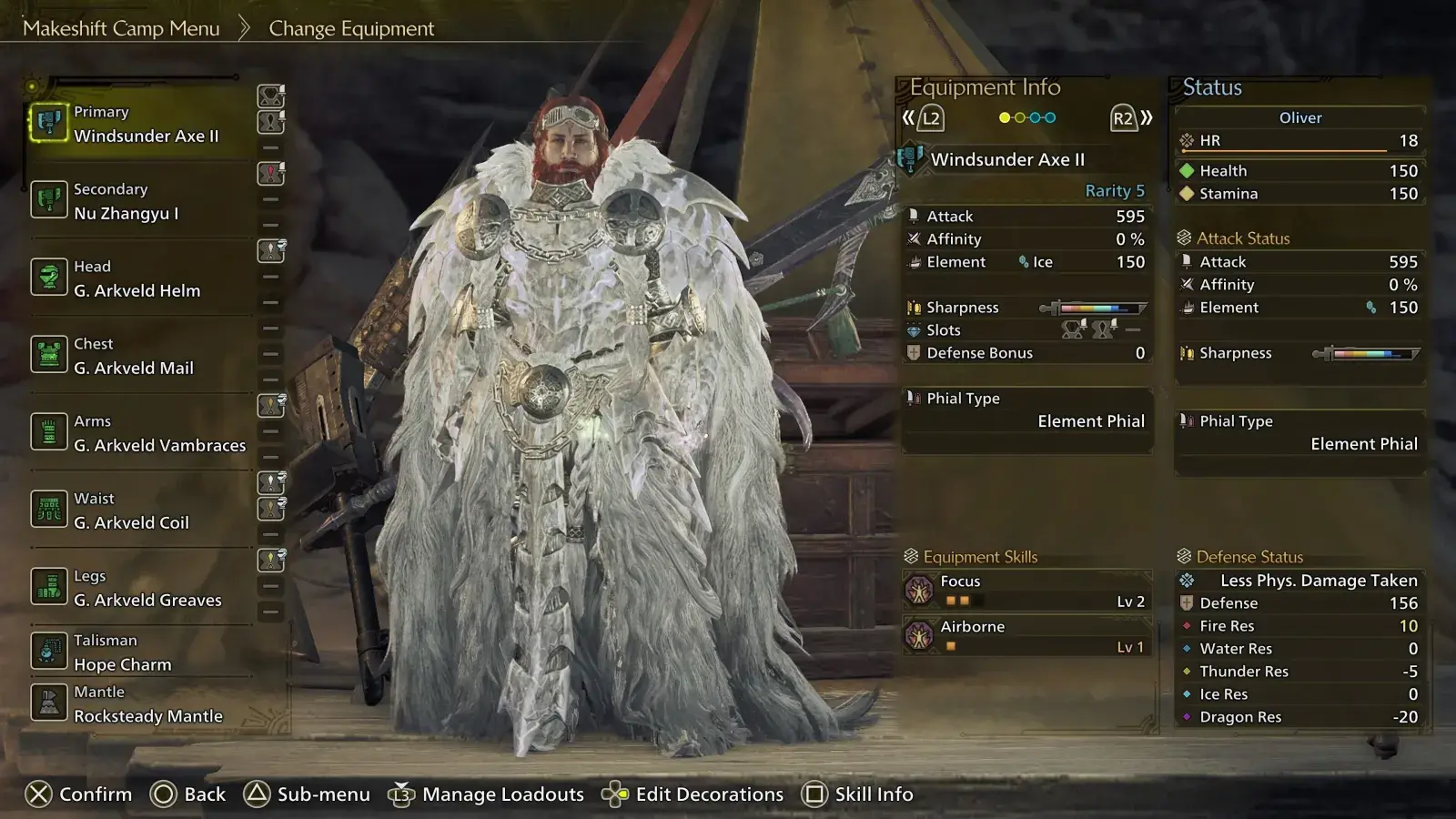Screen dimensions: 1456x819
Task: Select the G. Arkveld Vambraces arms icon
Action: (x=50, y=432)
